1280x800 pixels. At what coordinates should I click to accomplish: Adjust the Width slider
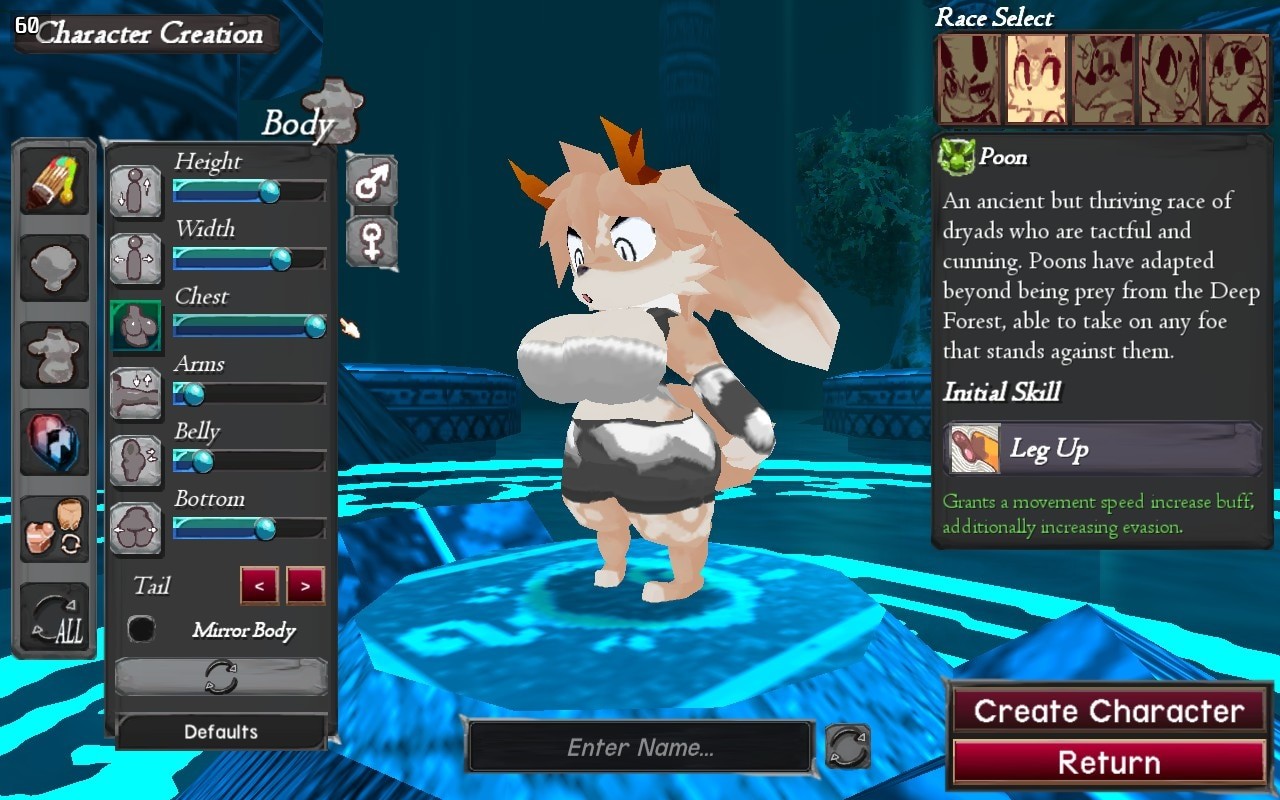(281, 259)
